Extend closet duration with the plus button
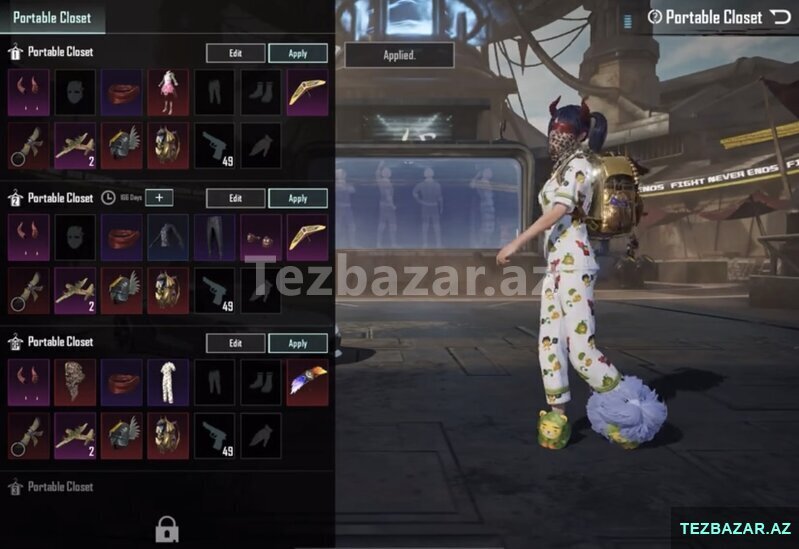 tap(159, 198)
